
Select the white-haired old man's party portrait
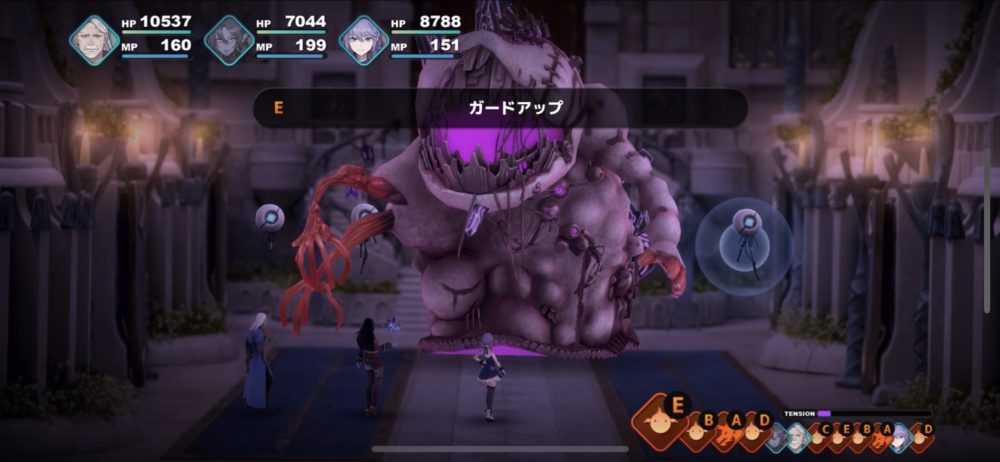(x=94, y=40)
